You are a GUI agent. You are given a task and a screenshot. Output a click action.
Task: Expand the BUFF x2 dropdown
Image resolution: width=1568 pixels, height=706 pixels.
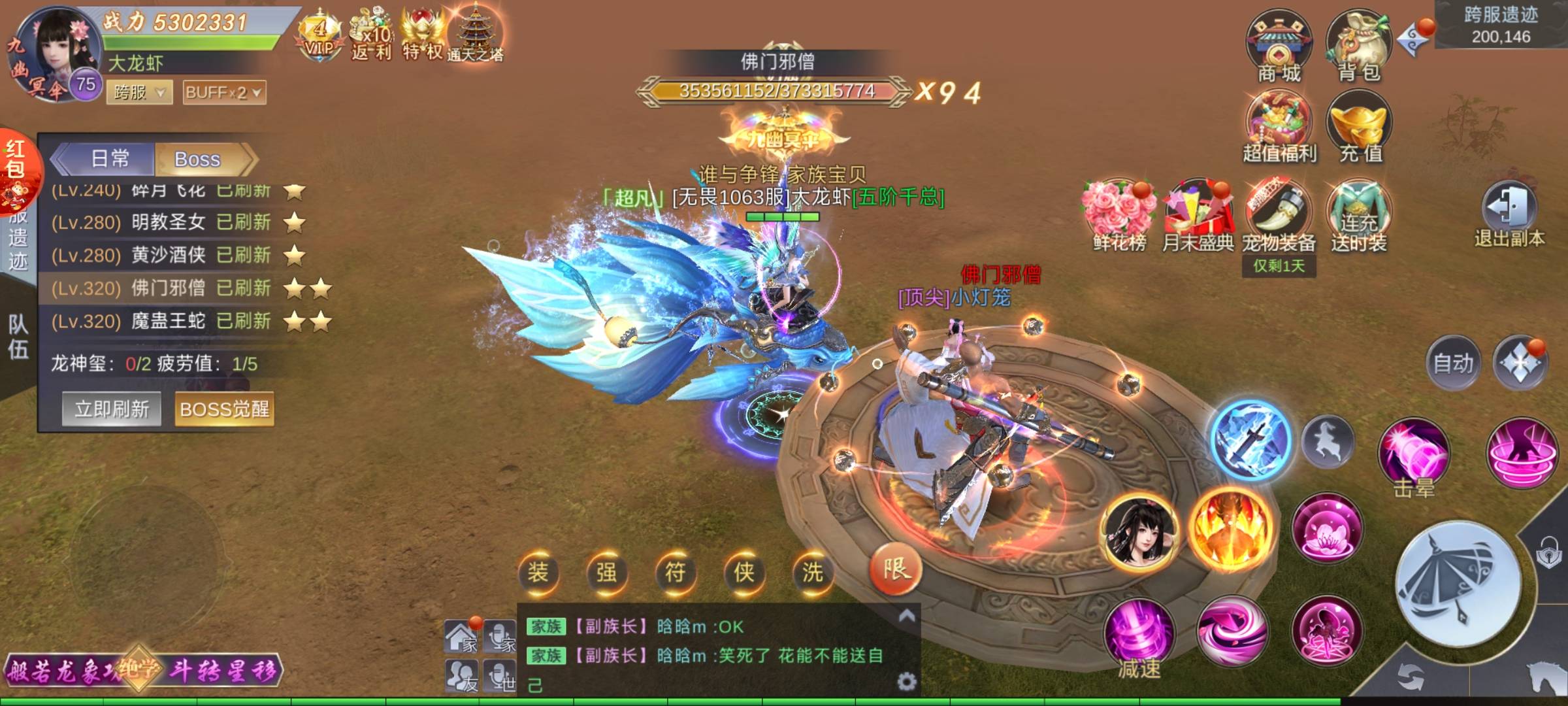click(x=224, y=93)
